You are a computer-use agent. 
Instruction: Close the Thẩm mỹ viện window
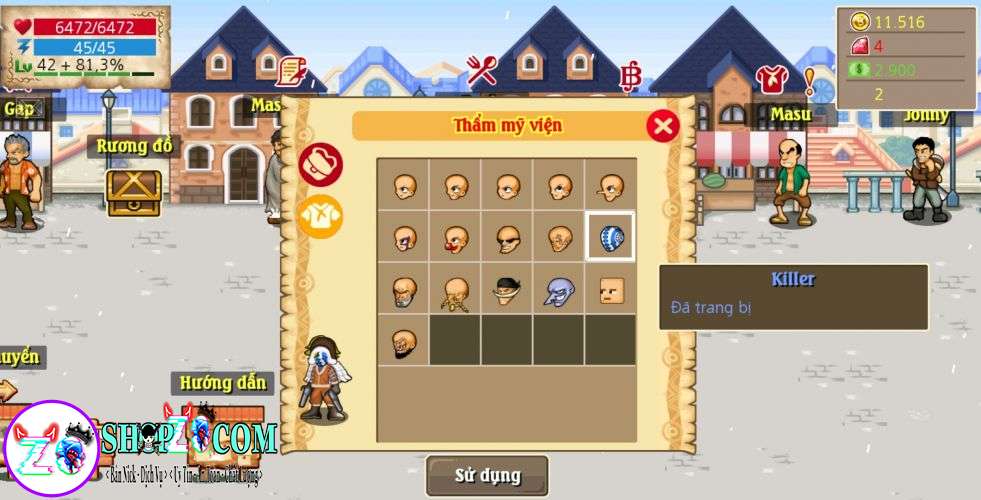point(662,126)
